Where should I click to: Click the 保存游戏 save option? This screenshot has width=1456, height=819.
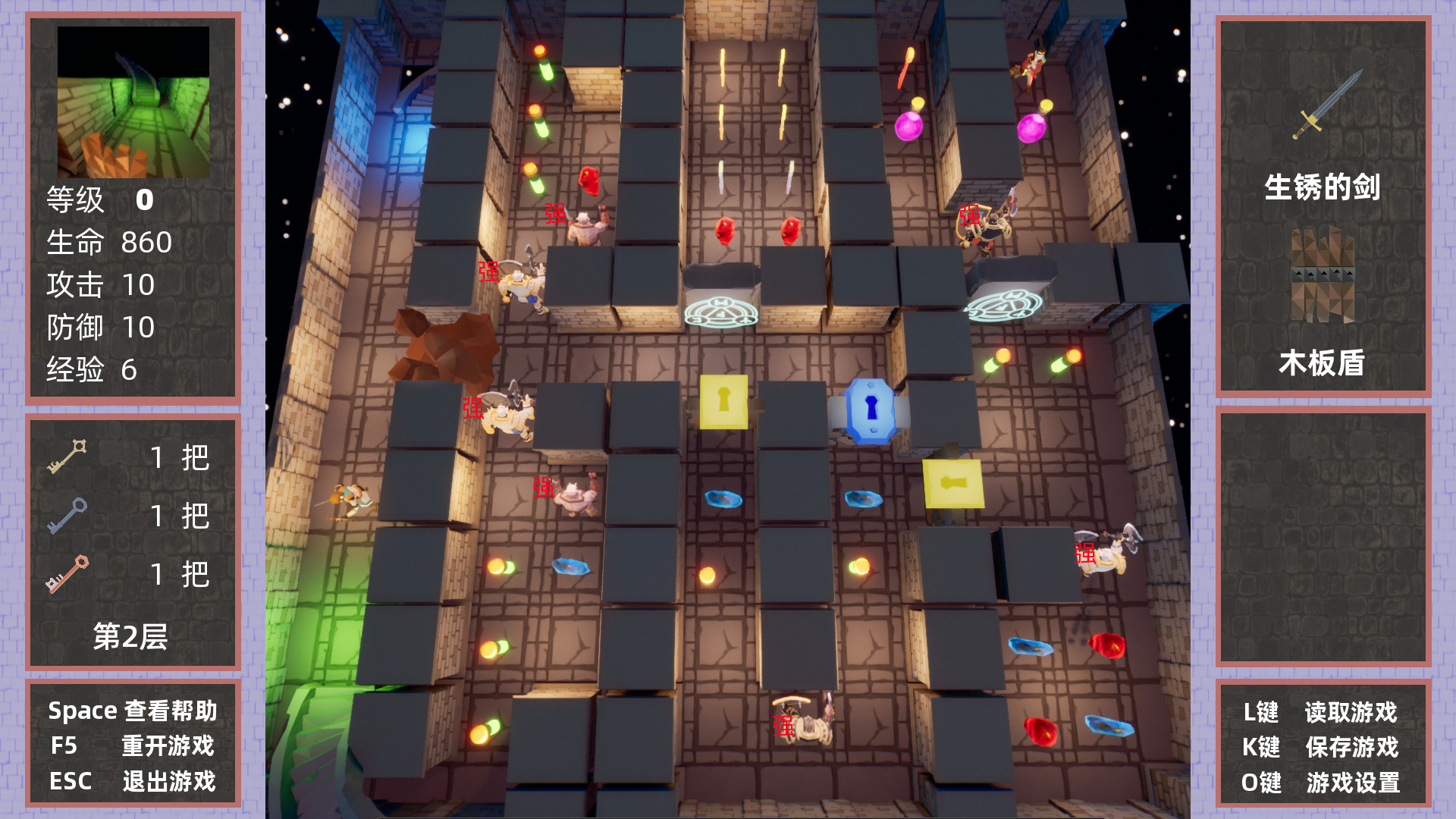(x=1354, y=747)
